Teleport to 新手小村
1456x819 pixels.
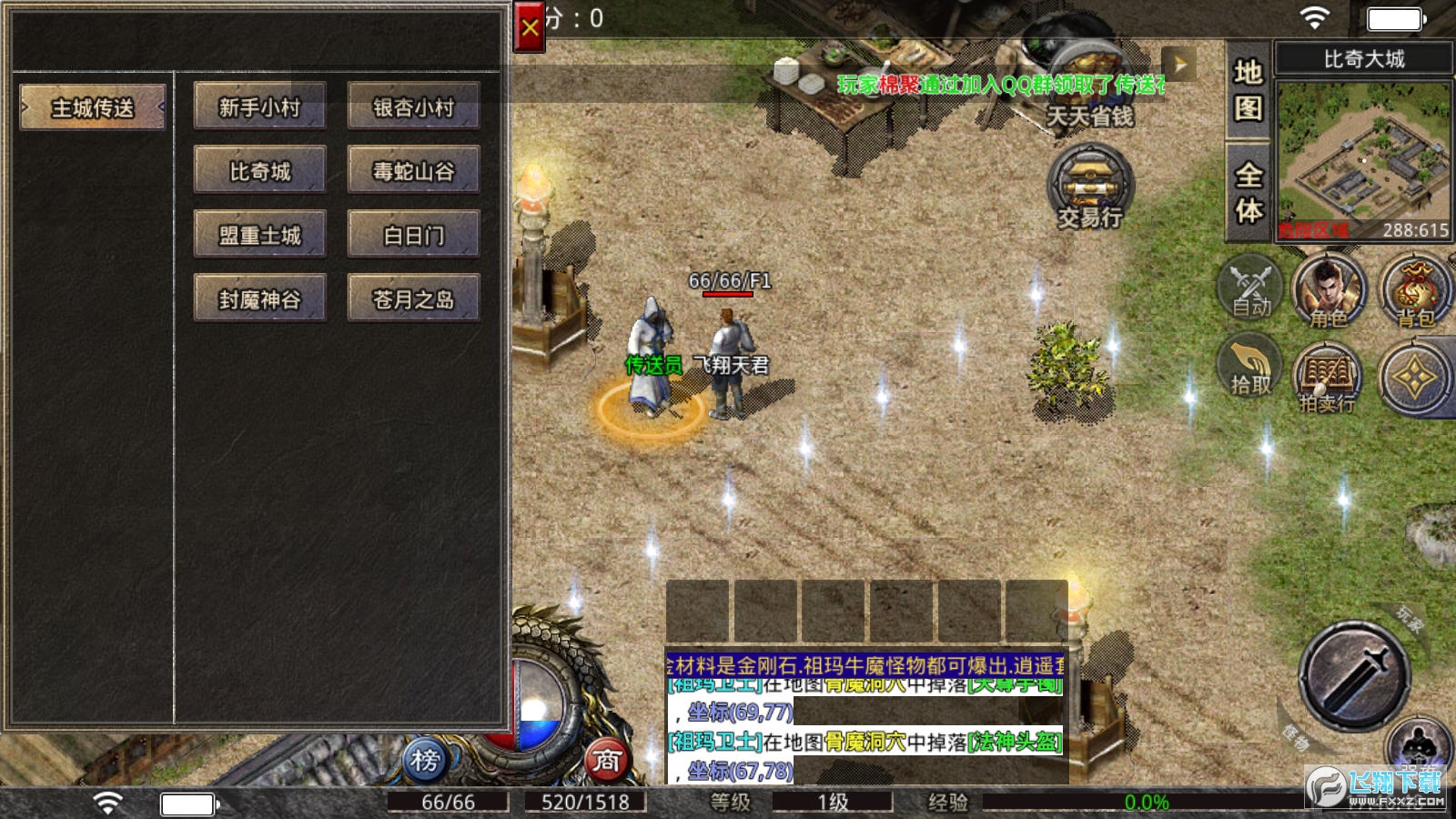pyautogui.click(x=259, y=106)
